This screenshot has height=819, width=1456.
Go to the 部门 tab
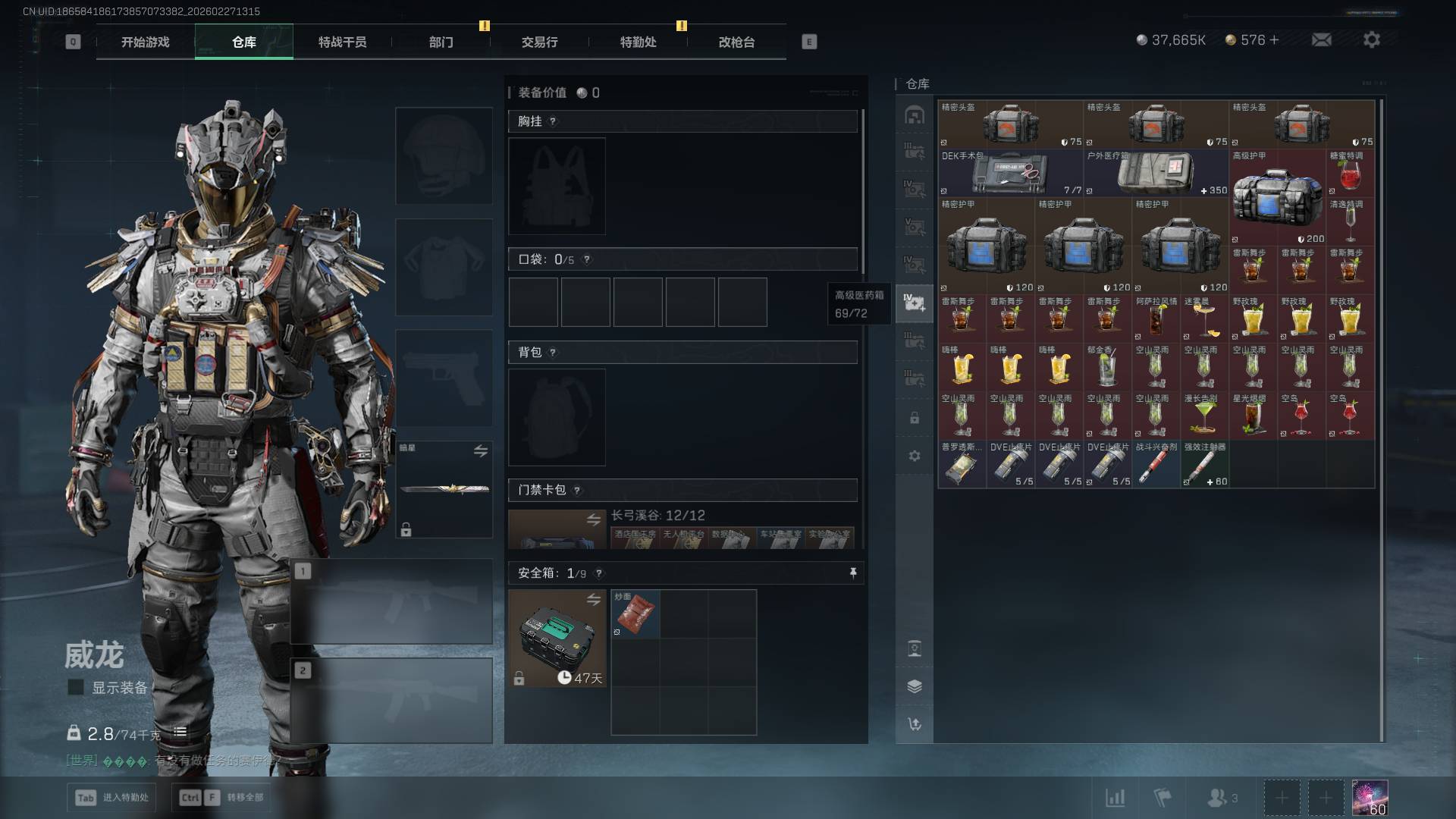[x=441, y=42]
